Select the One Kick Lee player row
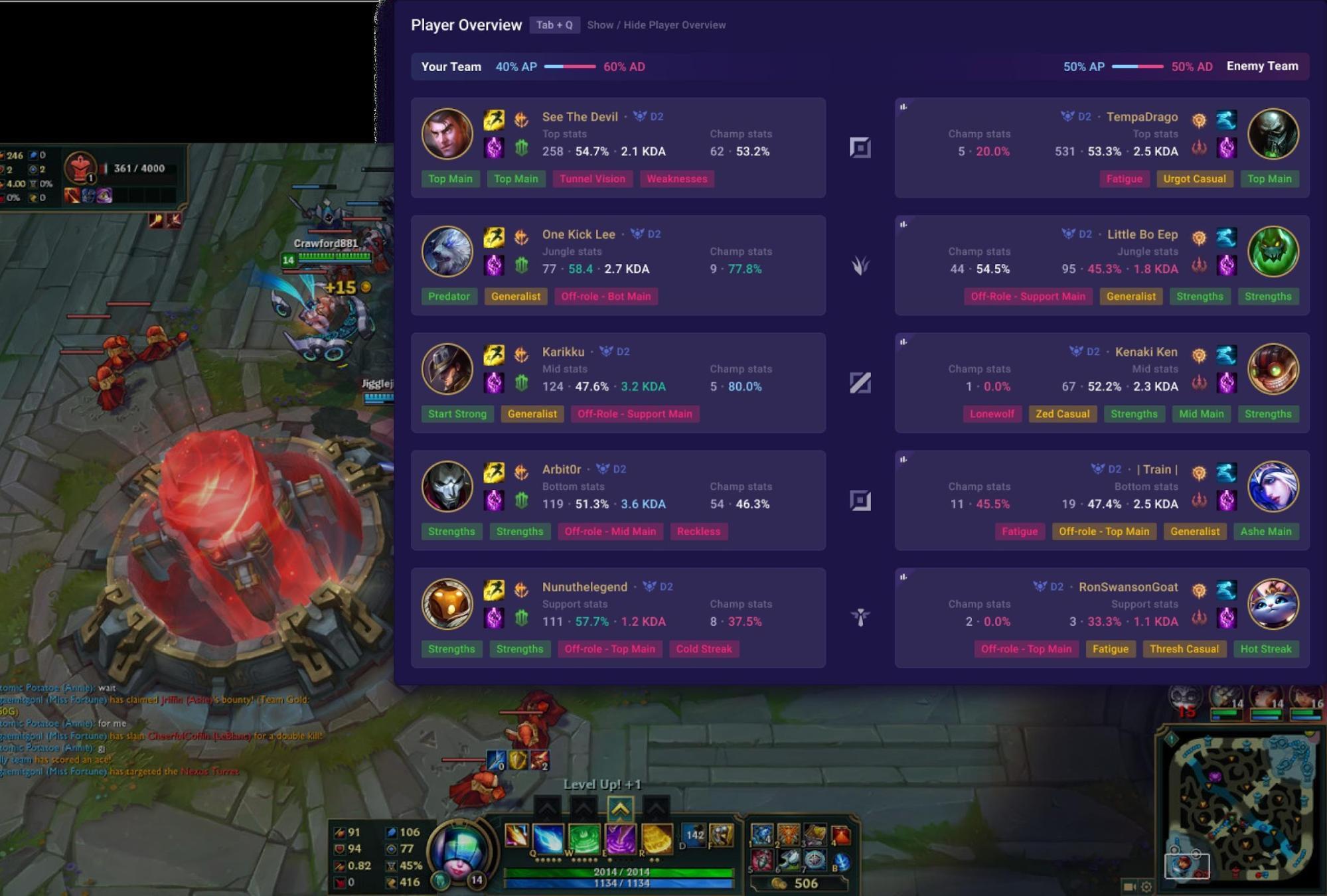1327x896 pixels. pyautogui.click(x=617, y=265)
